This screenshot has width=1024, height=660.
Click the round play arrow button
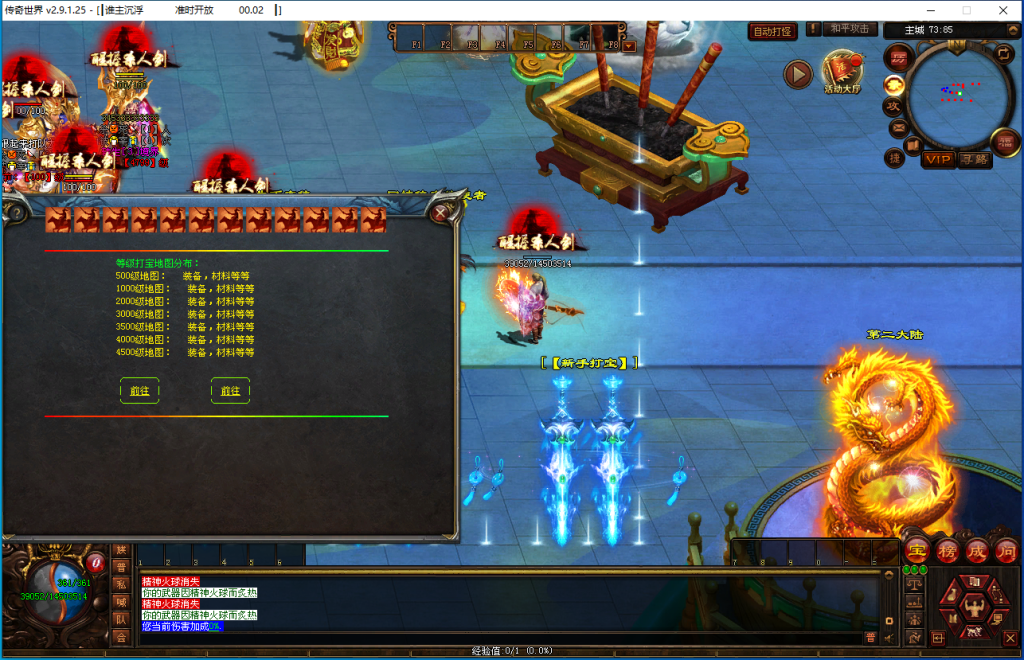click(x=797, y=73)
